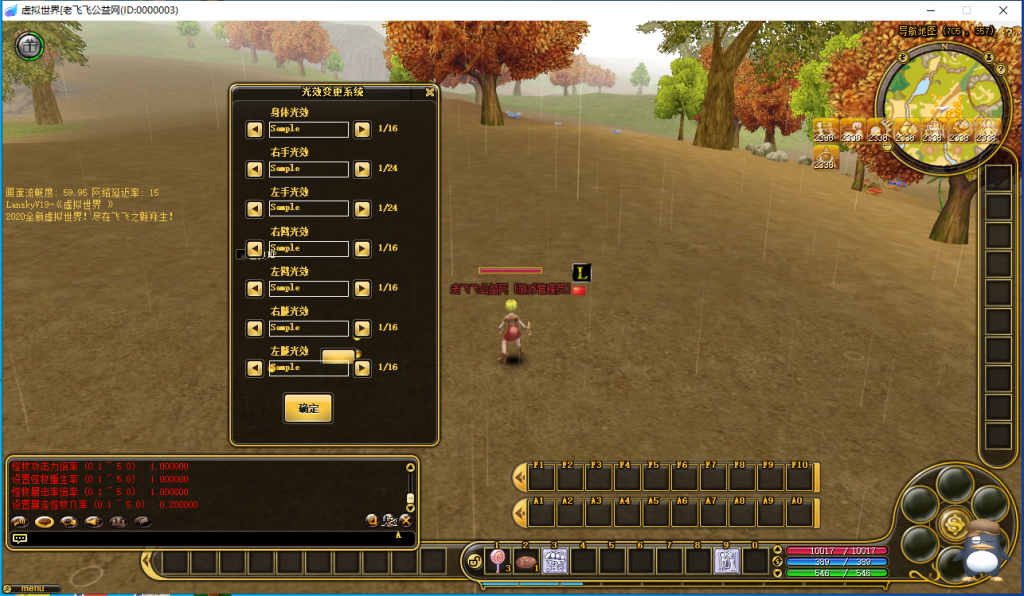Activate the skill icon in hotbar slot 9
Screen dimensions: 1024x596
click(727, 561)
